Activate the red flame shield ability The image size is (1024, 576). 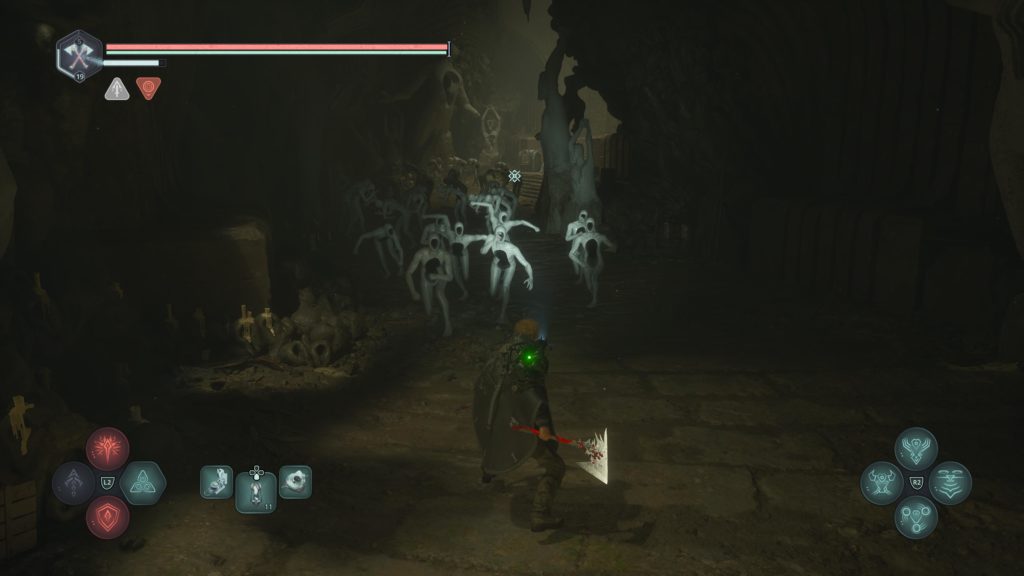(x=107, y=517)
